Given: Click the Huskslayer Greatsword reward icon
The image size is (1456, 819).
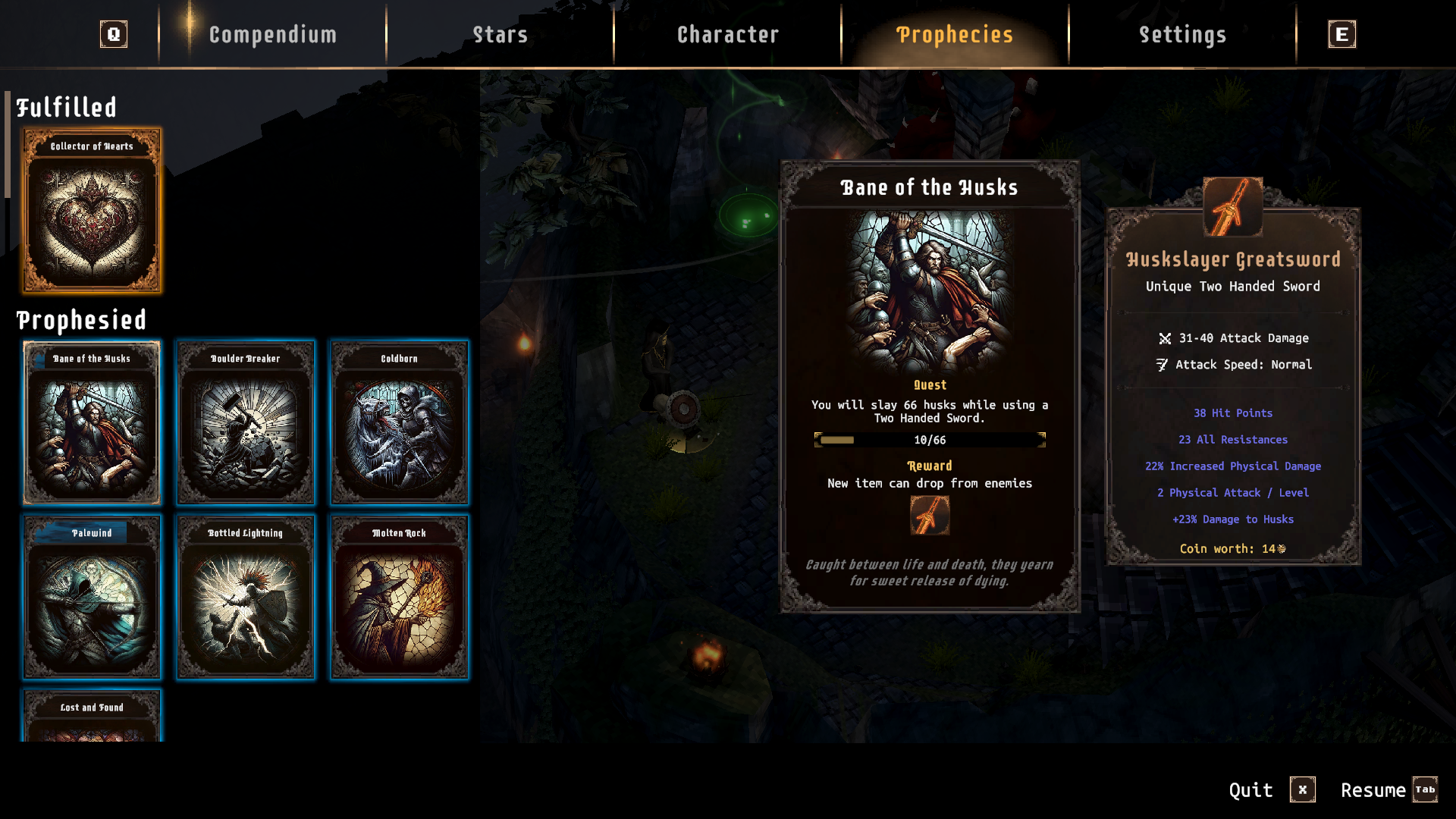Looking at the screenshot, I should (x=930, y=516).
